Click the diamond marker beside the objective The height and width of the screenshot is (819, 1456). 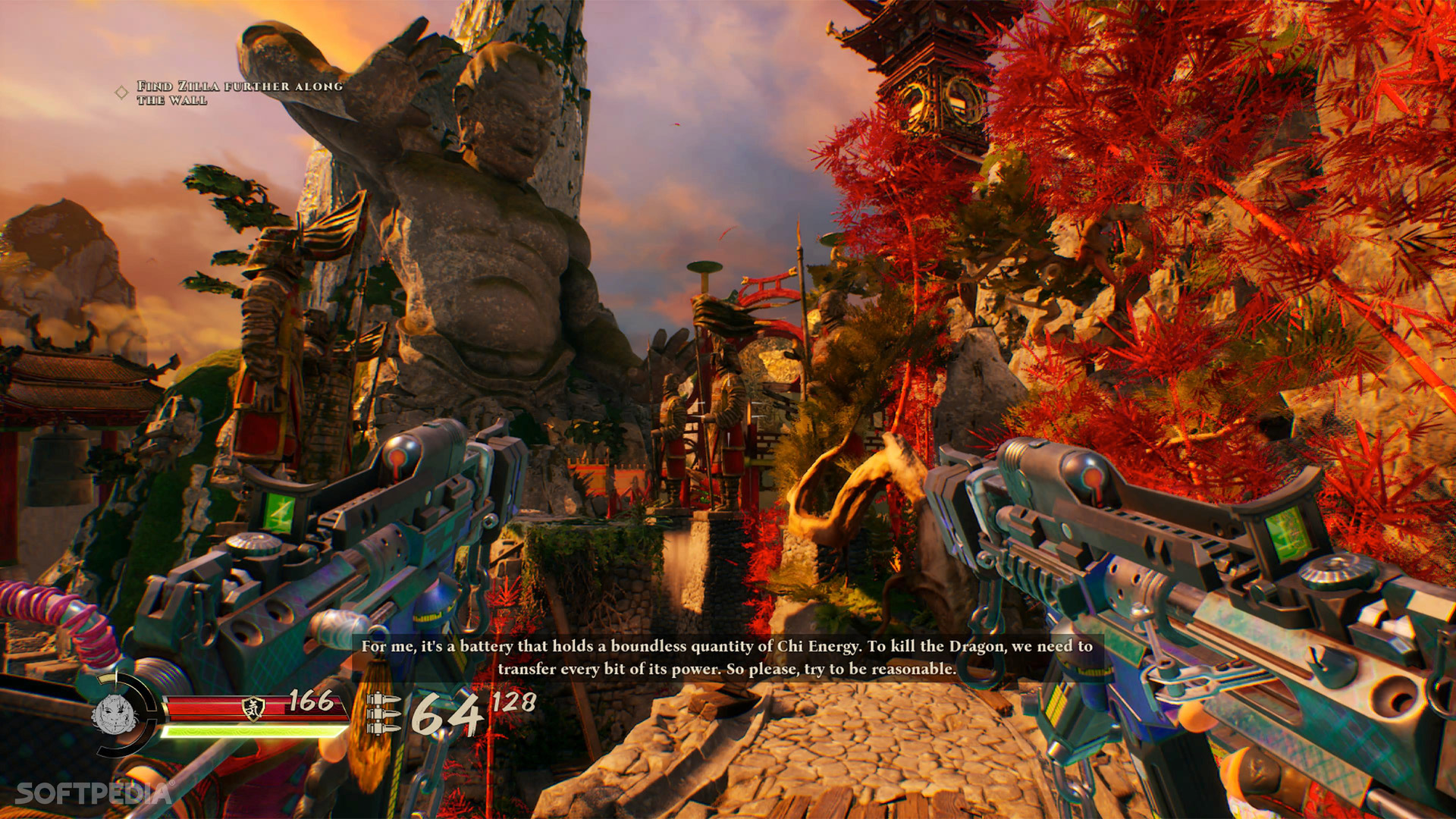coord(121,93)
